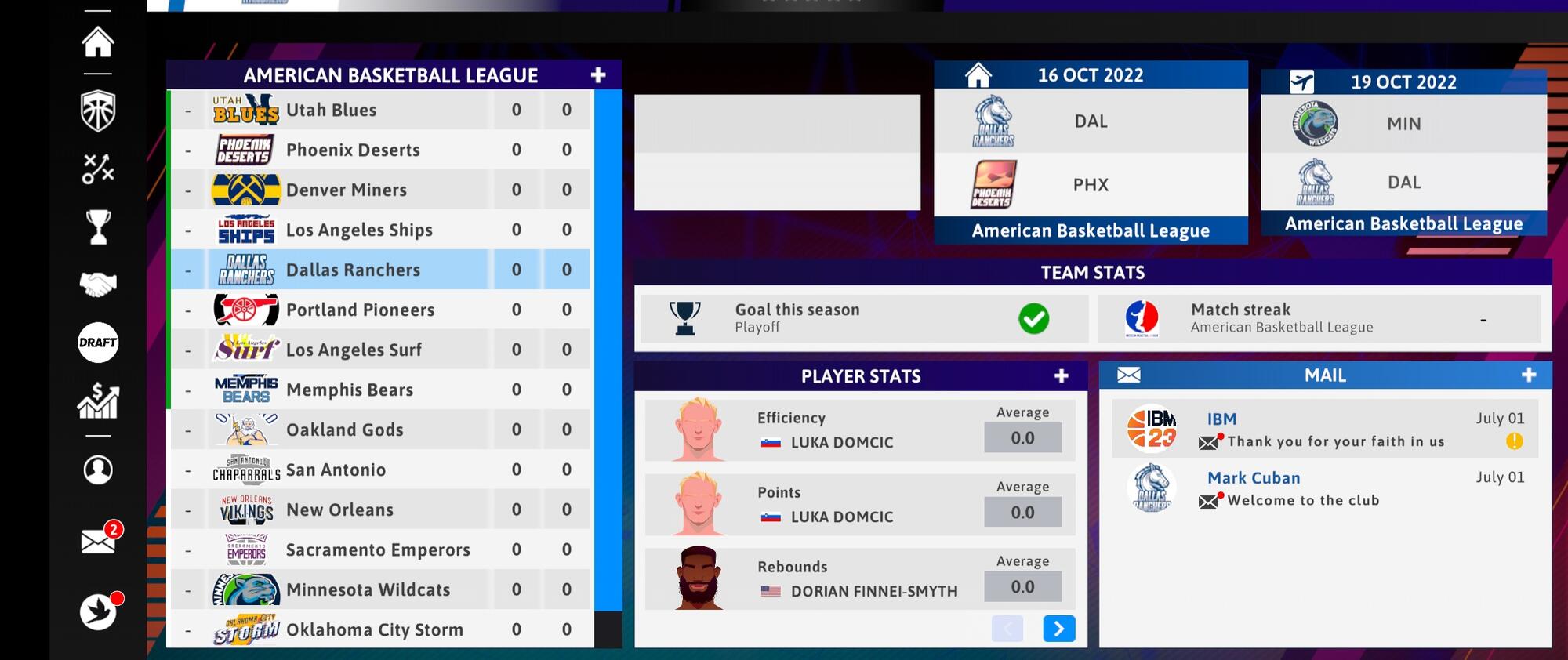Expand the Mail panel
1568x660 pixels.
tap(1528, 375)
